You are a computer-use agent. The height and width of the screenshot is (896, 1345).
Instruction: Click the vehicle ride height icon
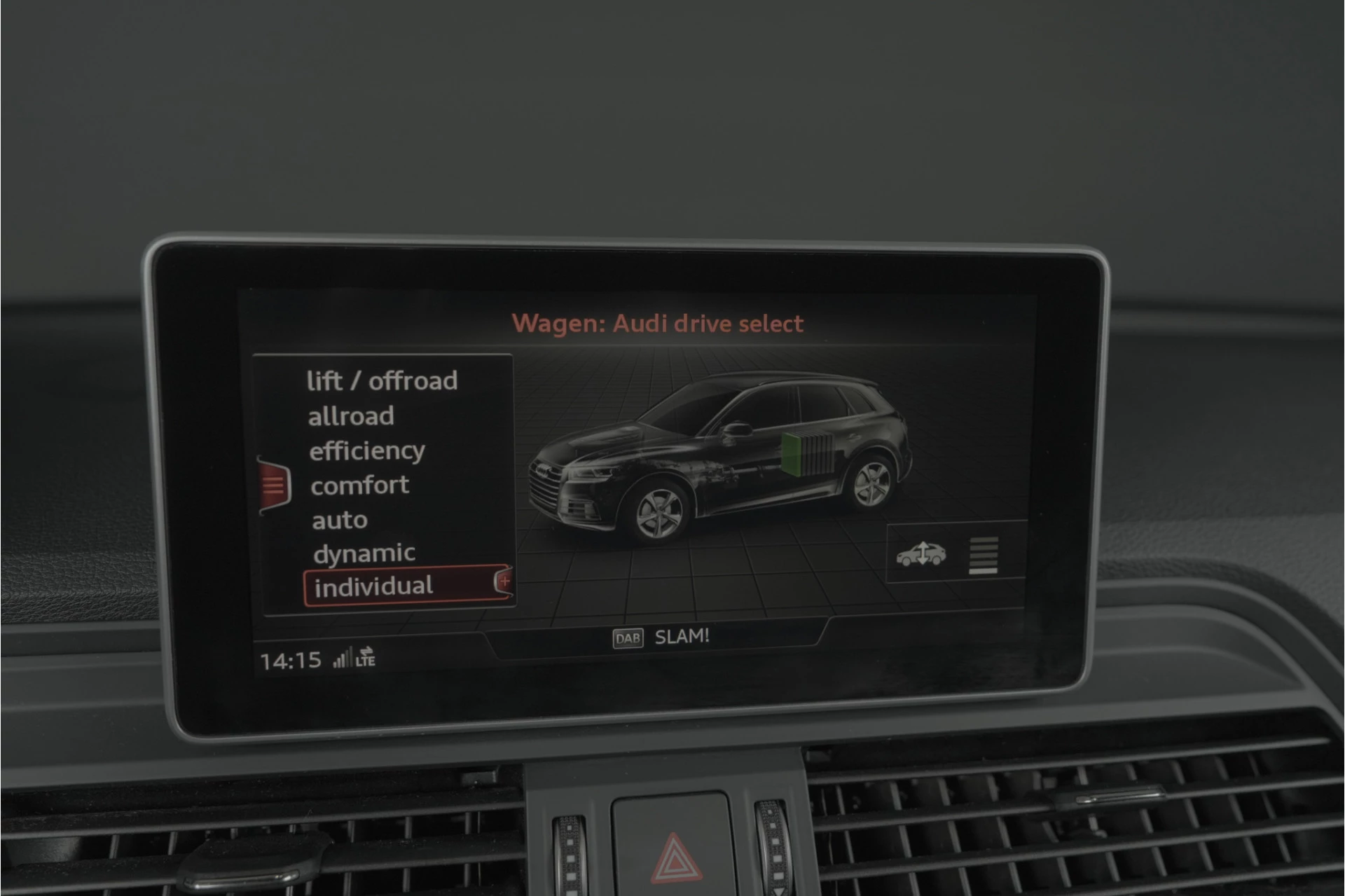pos(921,554)
